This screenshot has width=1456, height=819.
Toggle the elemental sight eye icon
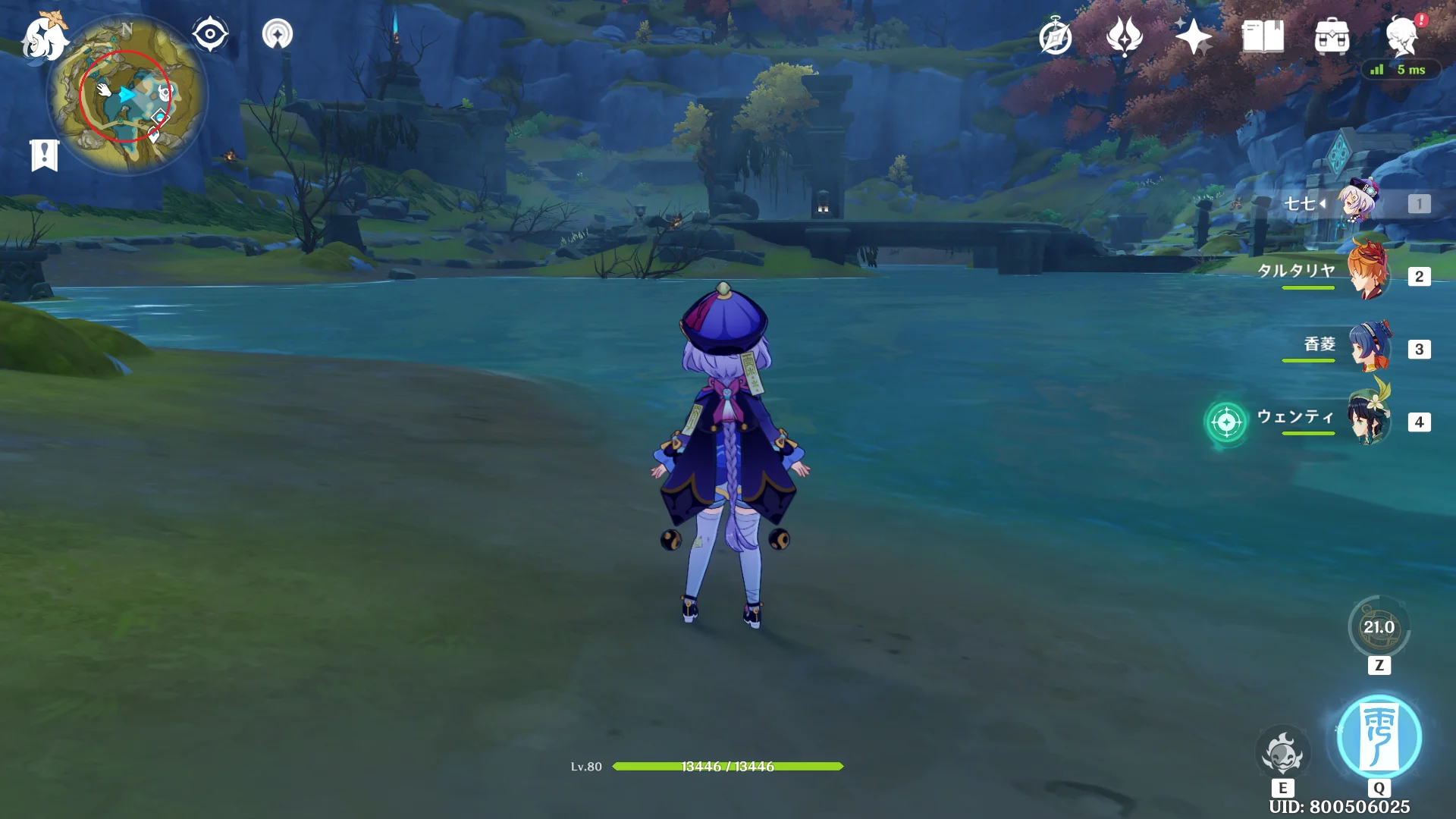tap(210, 35)
